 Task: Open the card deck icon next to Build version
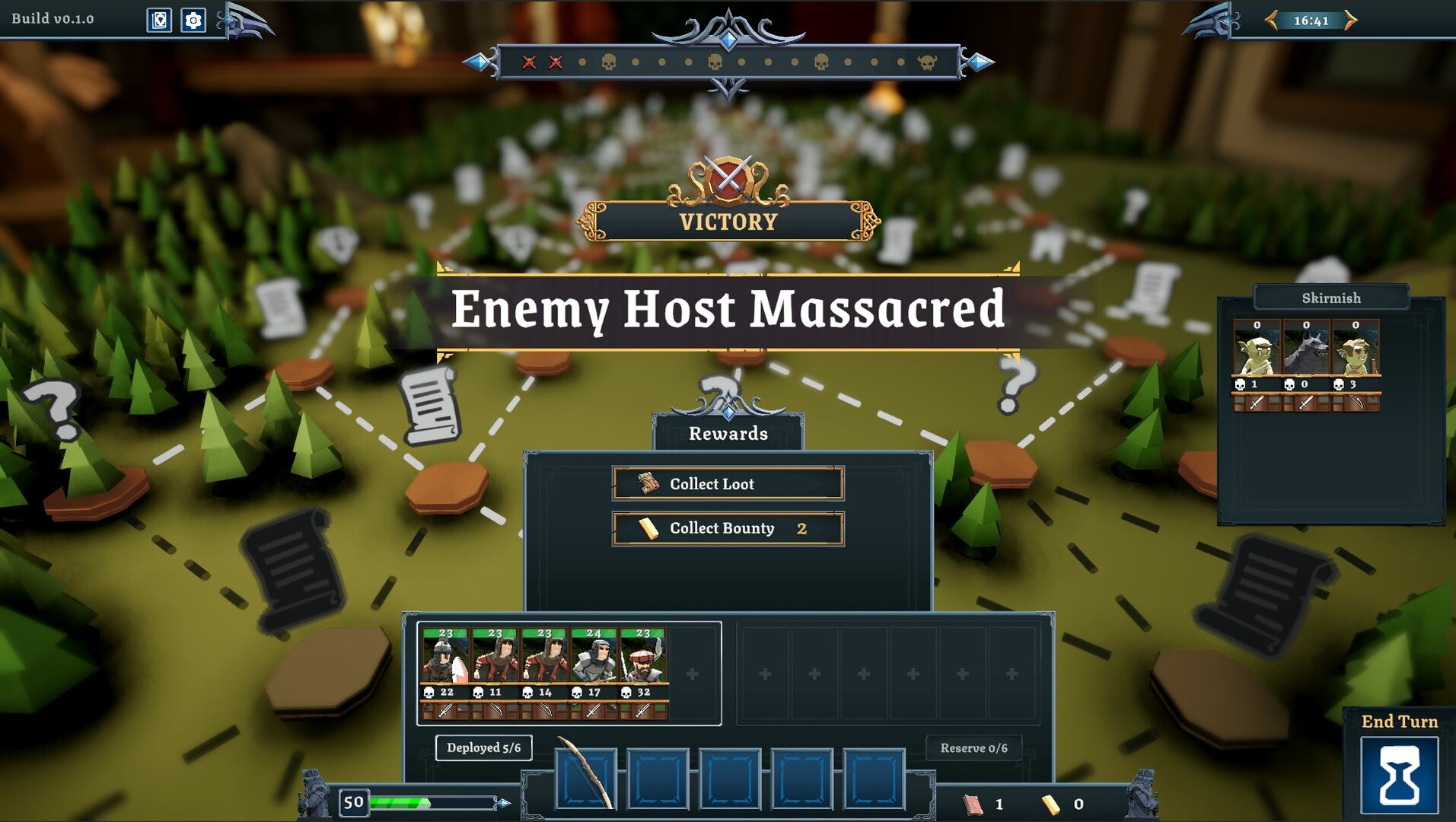tap(159, 21)
